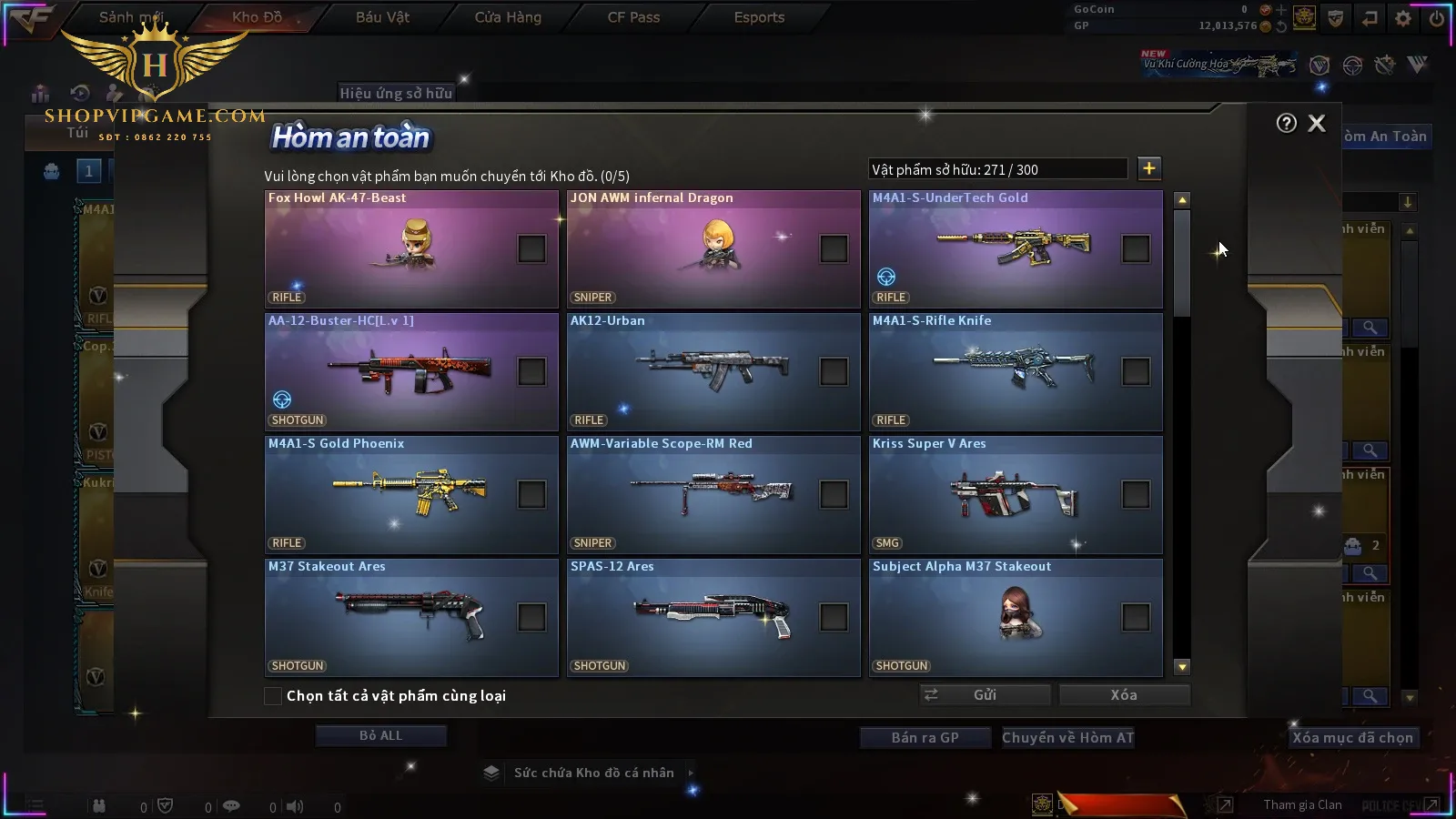
Task: Select the SPAS-12 Ares shotgun card
Action: pos(713,618)
